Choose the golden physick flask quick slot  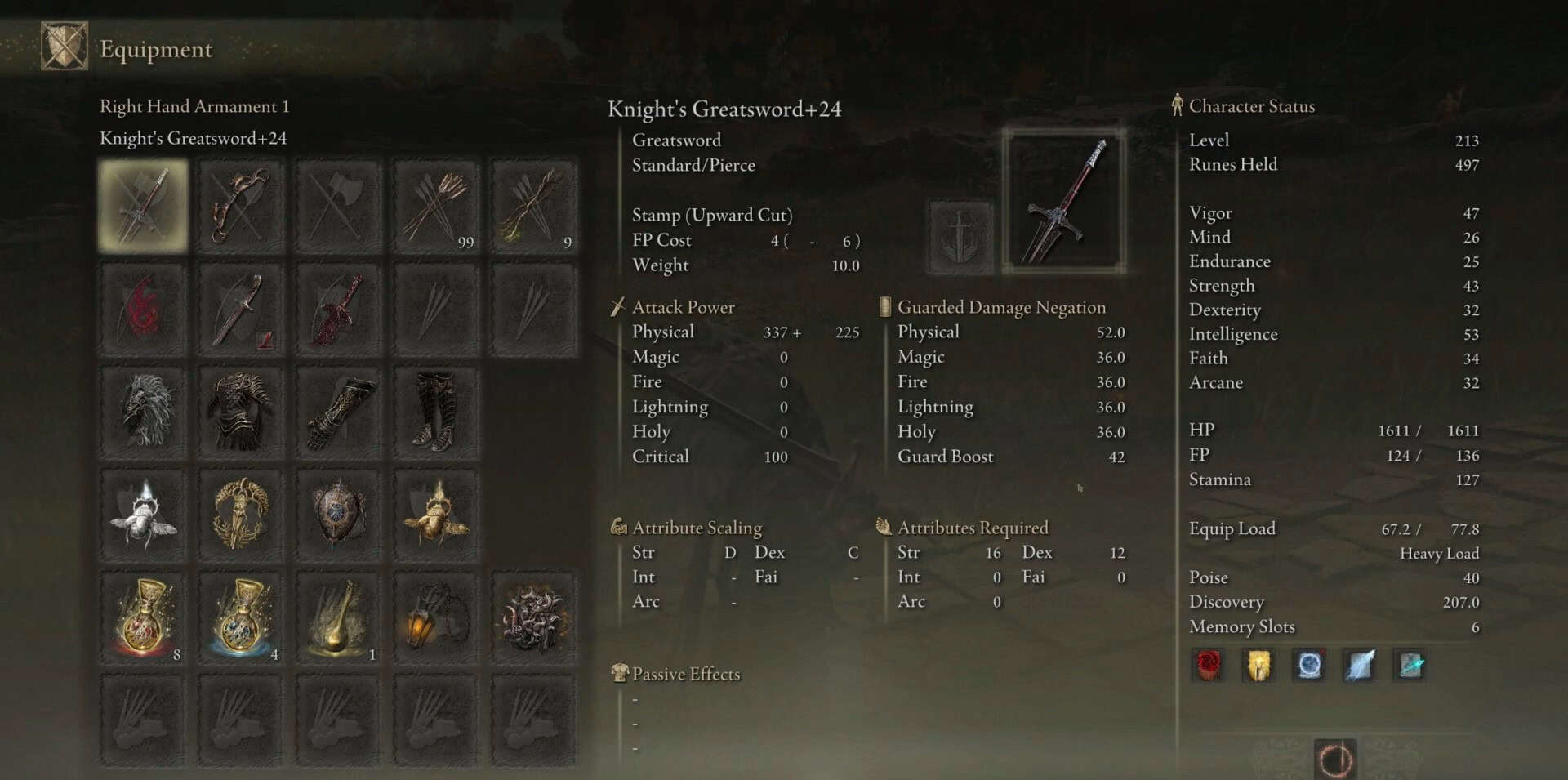pos(339,618)
